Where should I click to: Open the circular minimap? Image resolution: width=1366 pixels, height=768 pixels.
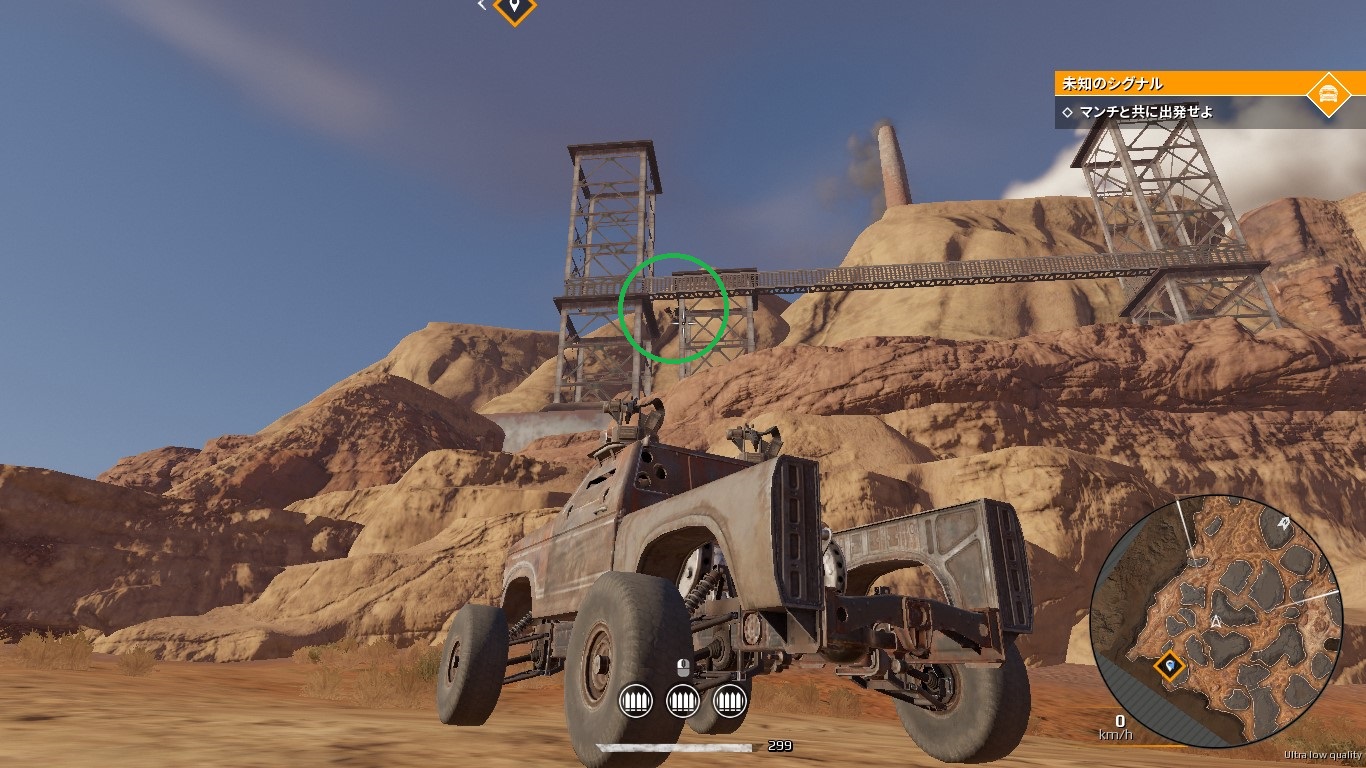point(1216,620)
